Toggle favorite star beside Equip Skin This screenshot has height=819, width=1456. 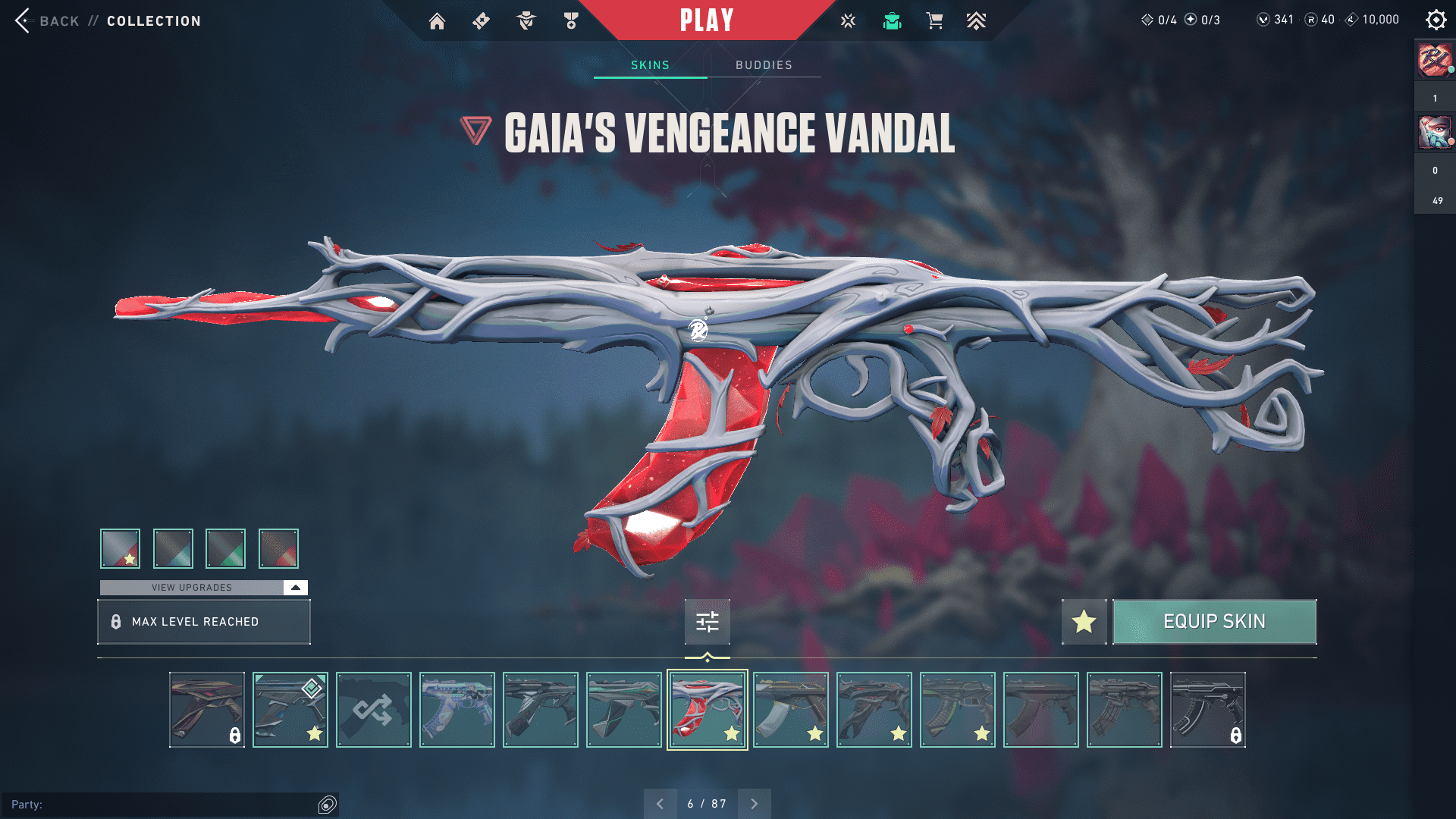pyautogui.click(x=1084, y=622)
